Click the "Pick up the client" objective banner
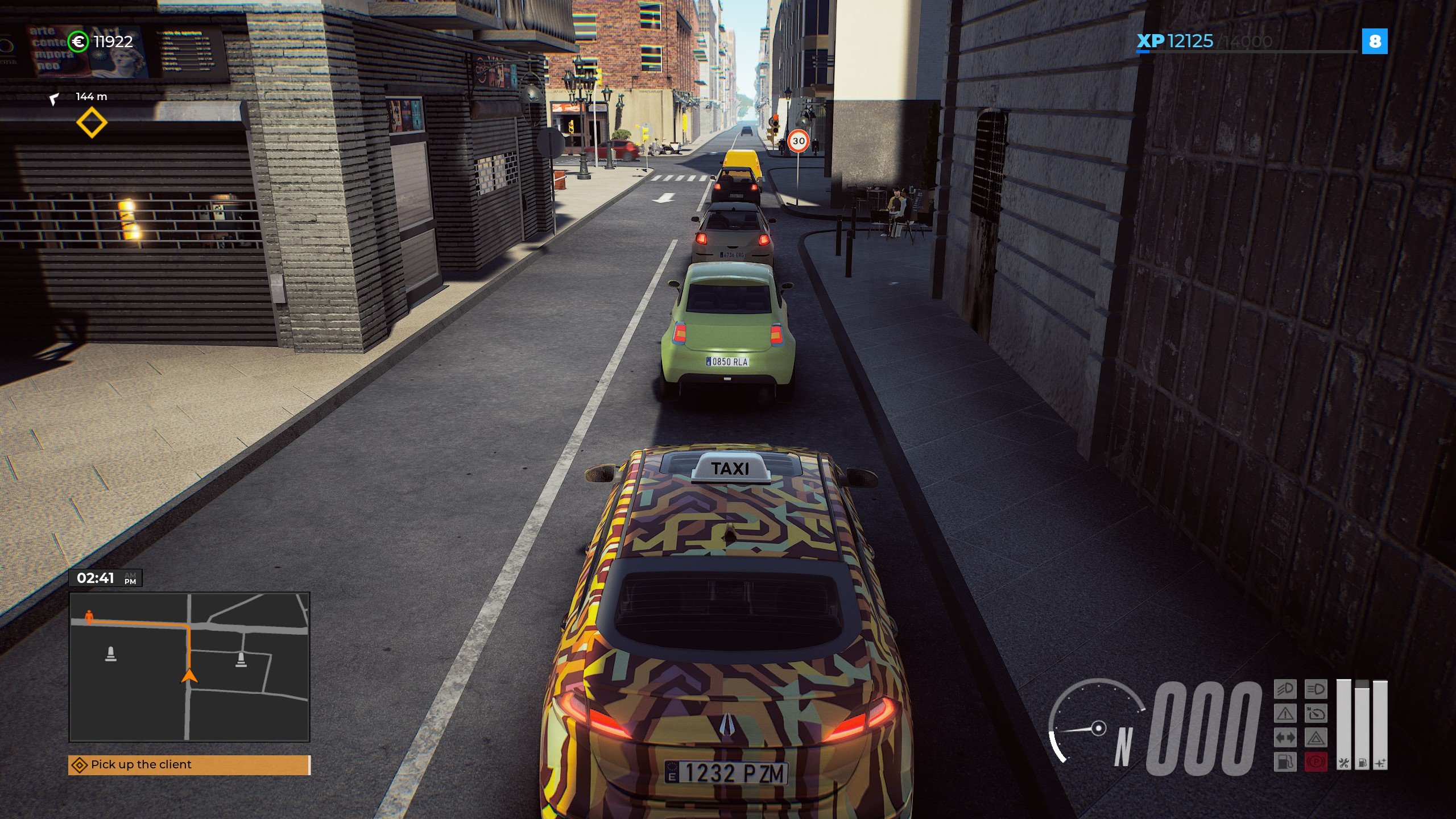1456x819 pixels. [189, 764]
